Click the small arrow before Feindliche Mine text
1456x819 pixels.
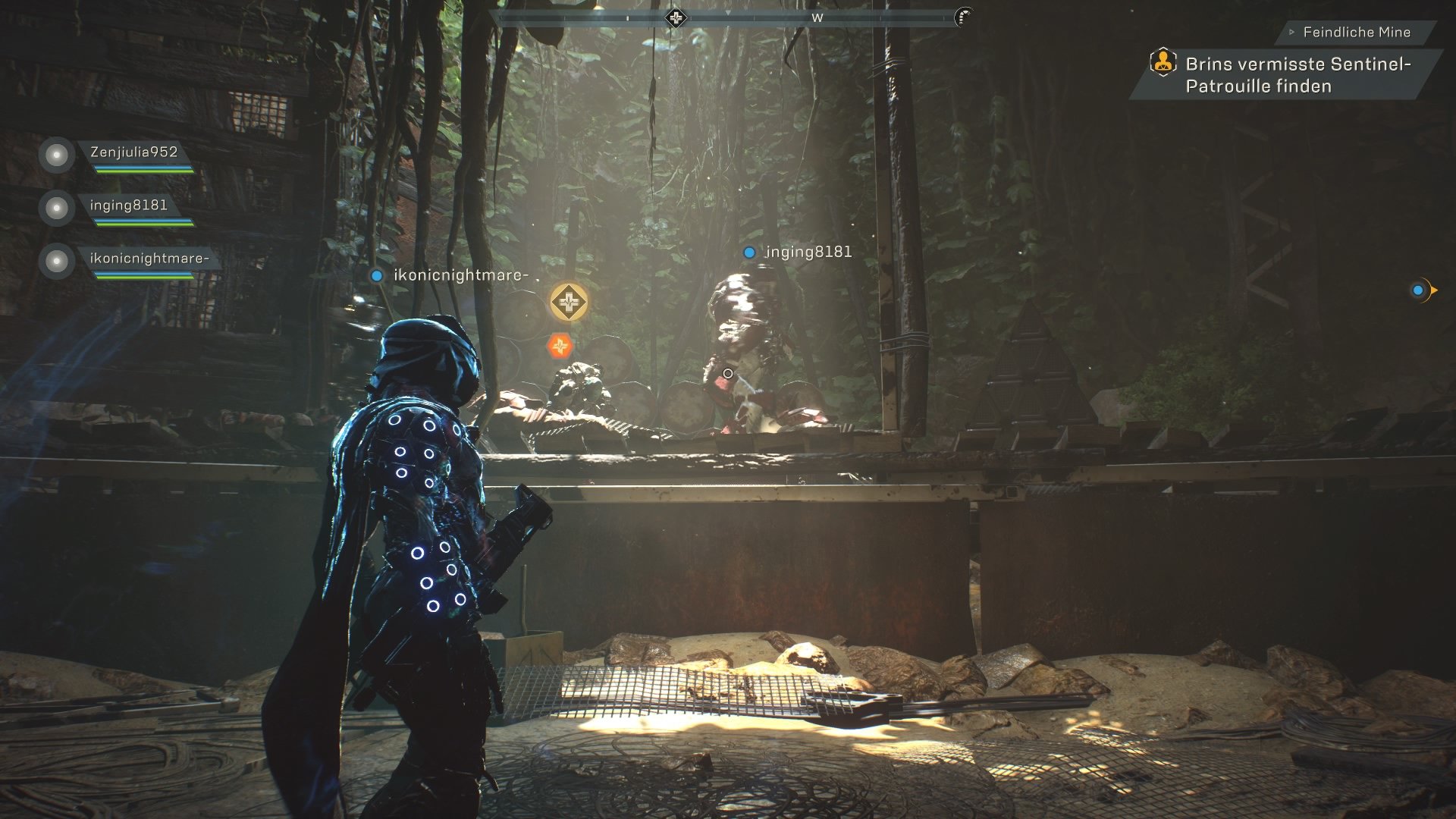(x=1291, y=32)
